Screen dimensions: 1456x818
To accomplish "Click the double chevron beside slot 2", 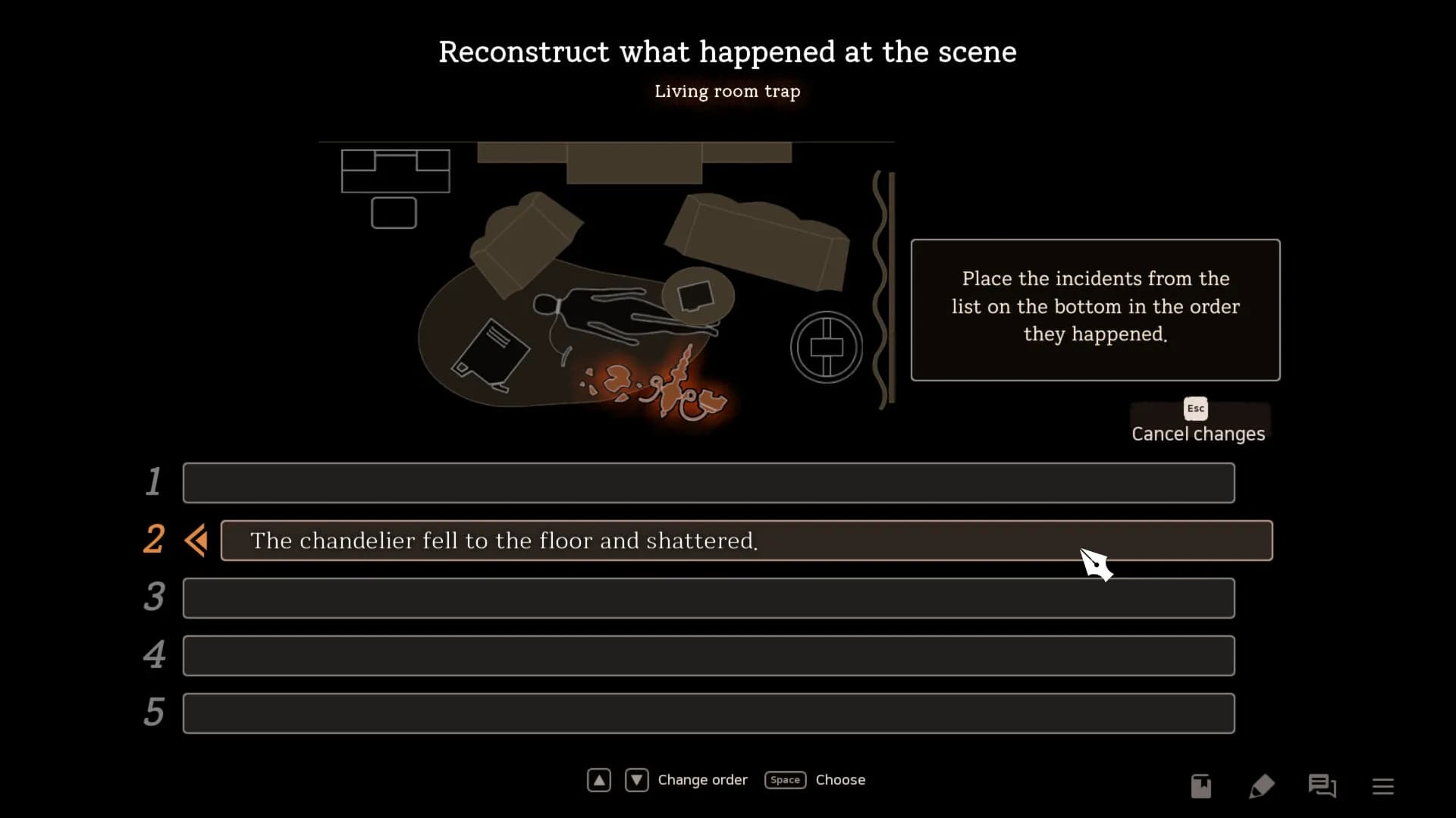I will point(196,540).
